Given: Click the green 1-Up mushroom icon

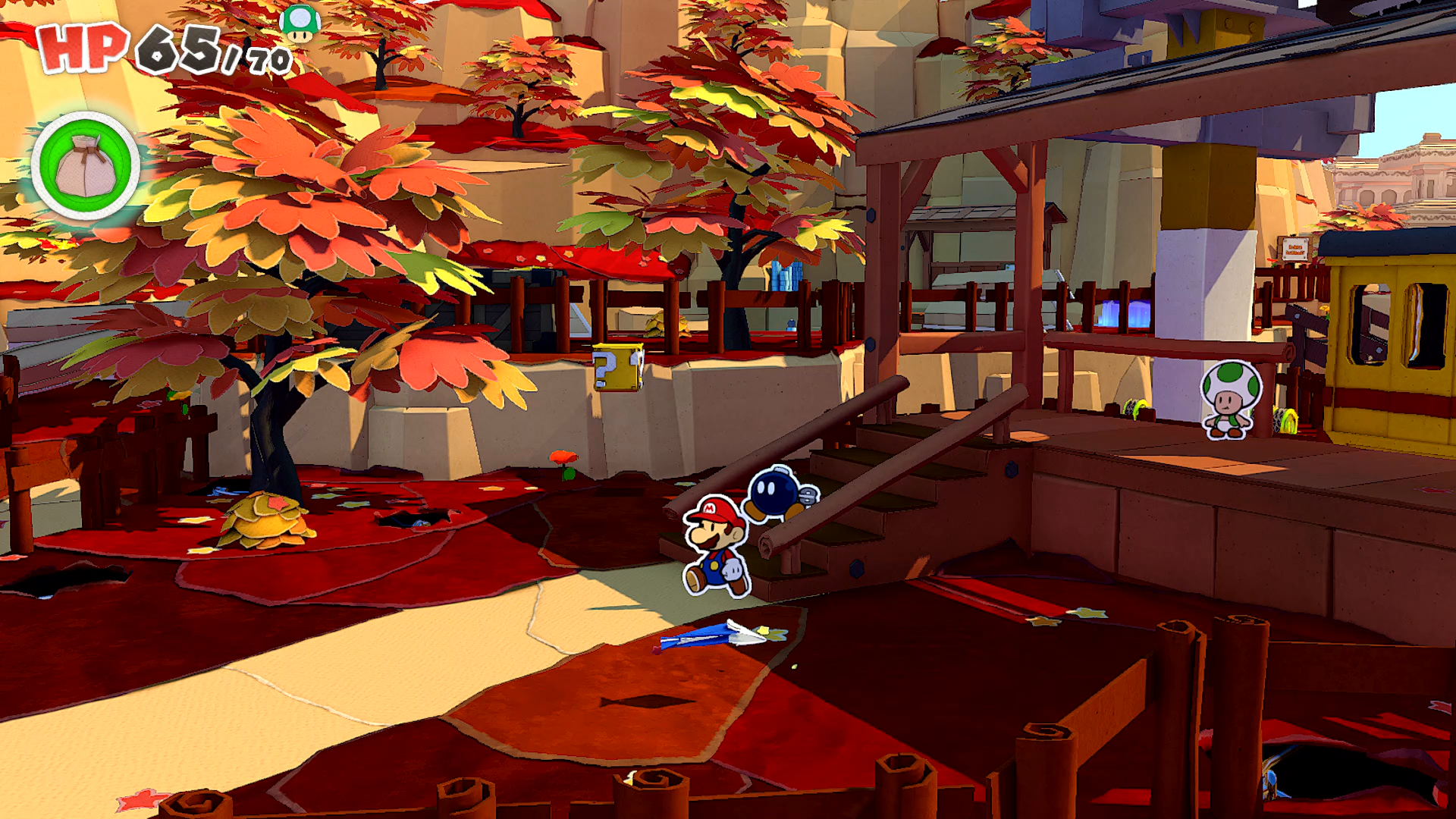Looking at the screenshot, I should pyautogui.click(x=300, y=23).
